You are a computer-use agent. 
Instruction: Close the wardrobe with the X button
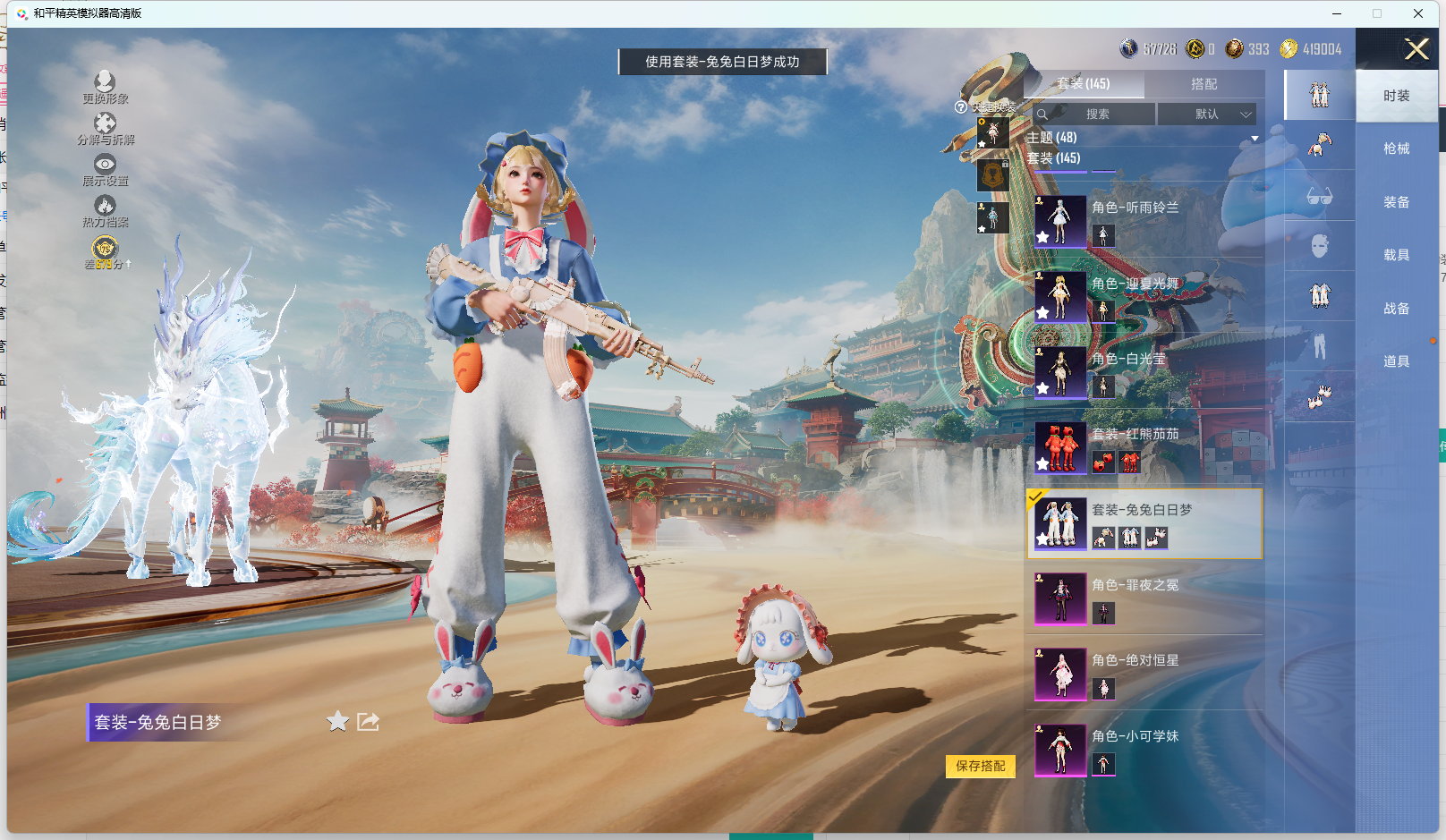point(1416,49)
